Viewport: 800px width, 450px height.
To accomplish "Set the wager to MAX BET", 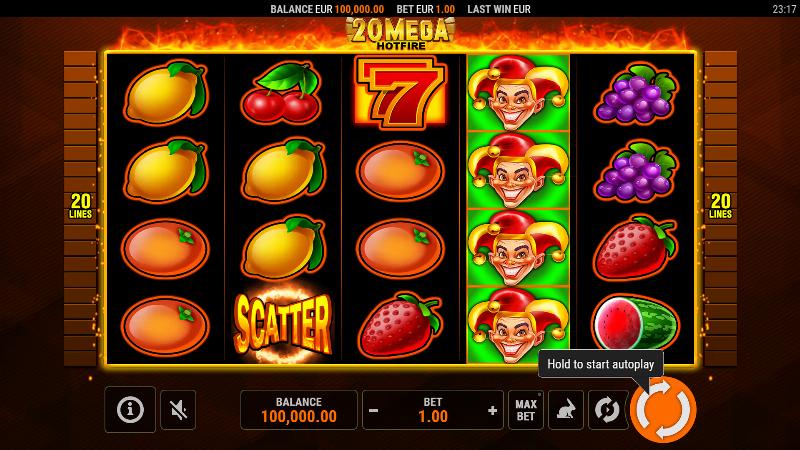I will point(526,410).
